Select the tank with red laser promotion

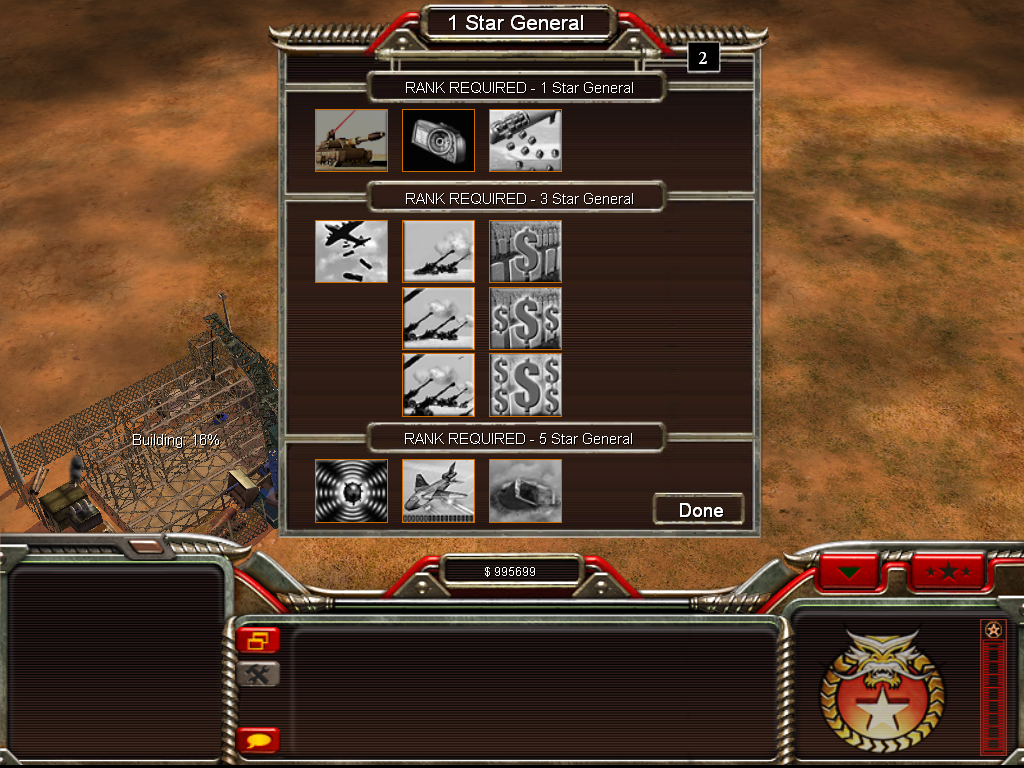351,141
